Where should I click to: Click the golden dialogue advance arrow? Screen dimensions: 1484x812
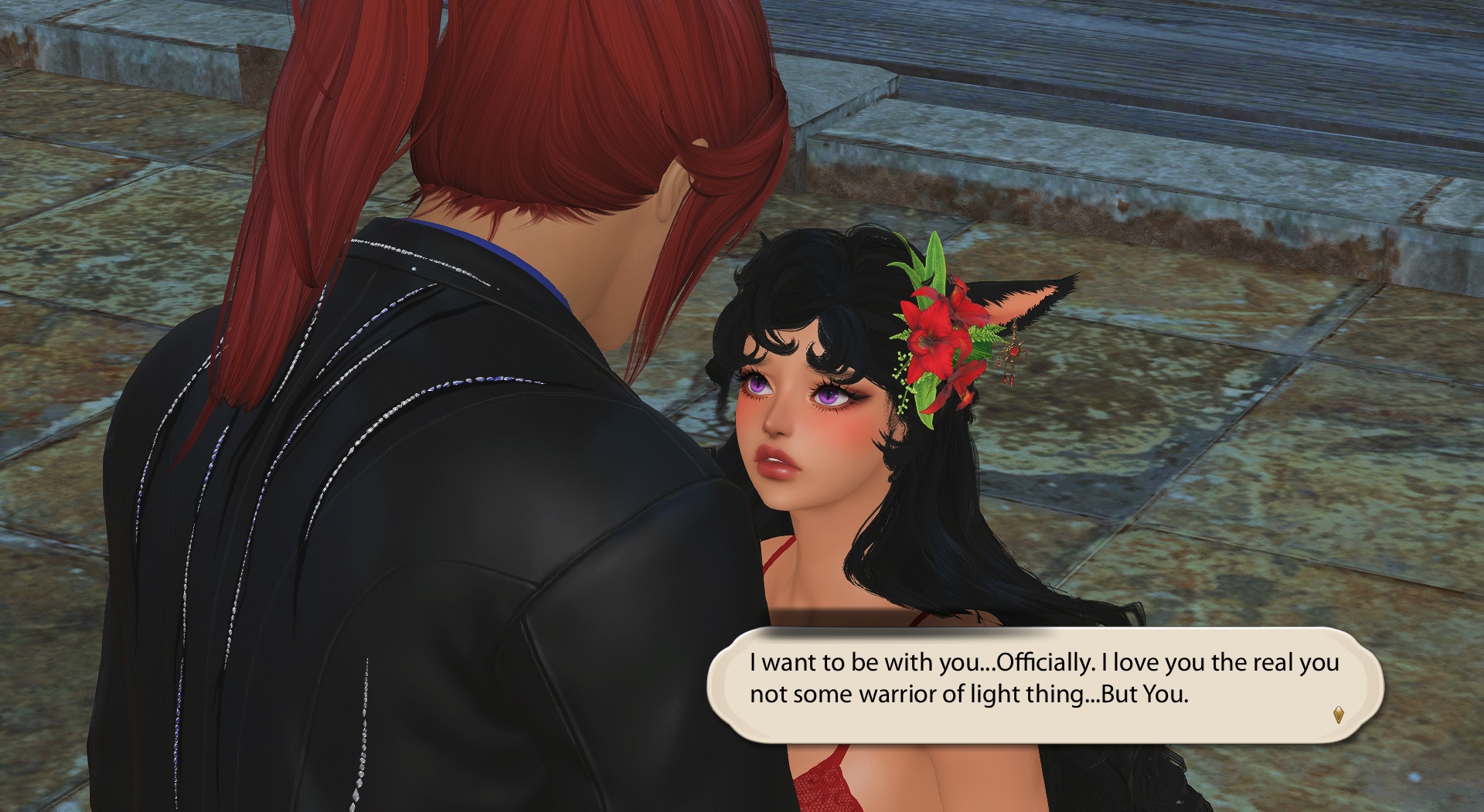click(x=1339, y=715)
